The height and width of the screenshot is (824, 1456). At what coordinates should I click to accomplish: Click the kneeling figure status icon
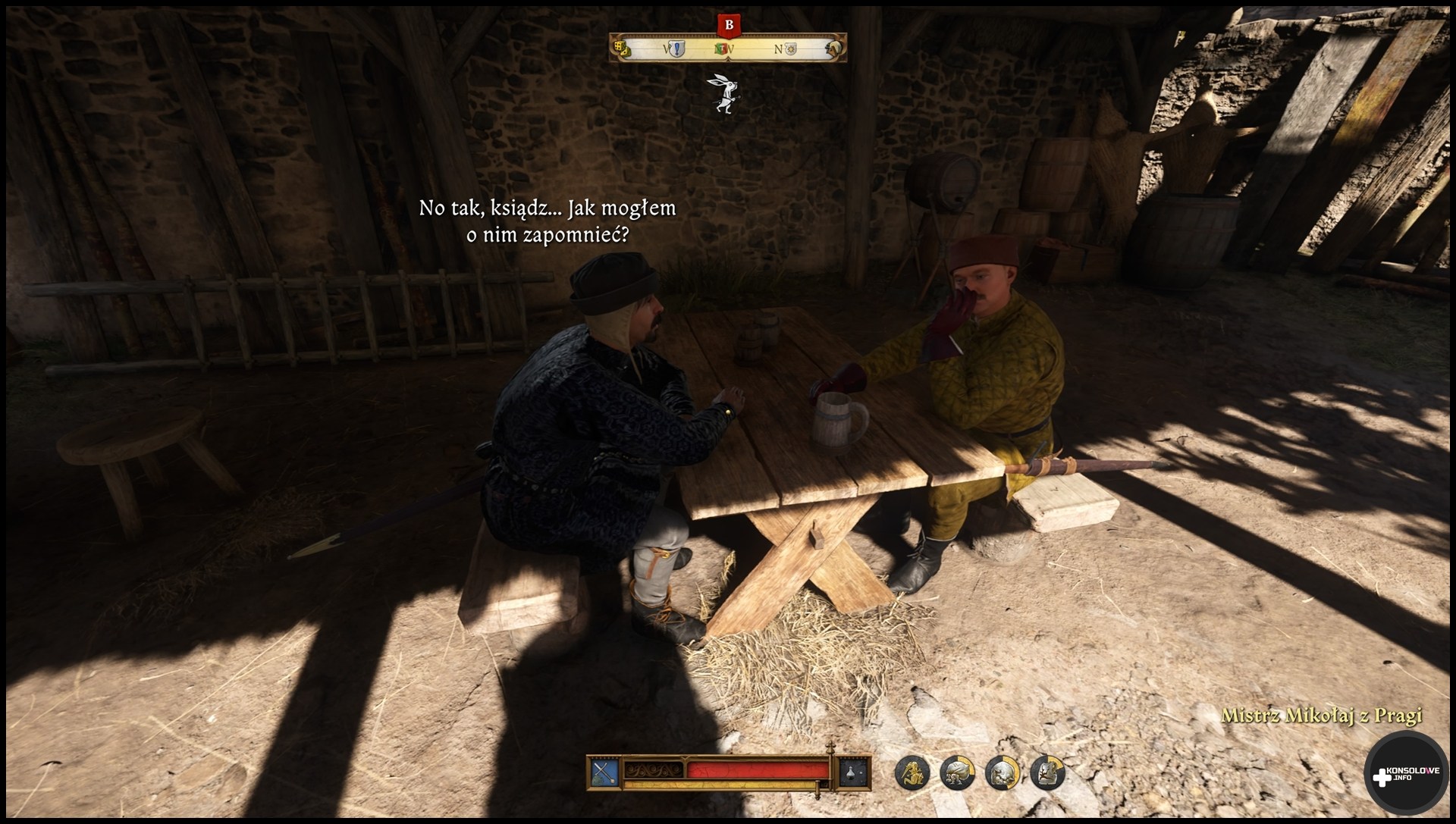[x=912, y=772]
